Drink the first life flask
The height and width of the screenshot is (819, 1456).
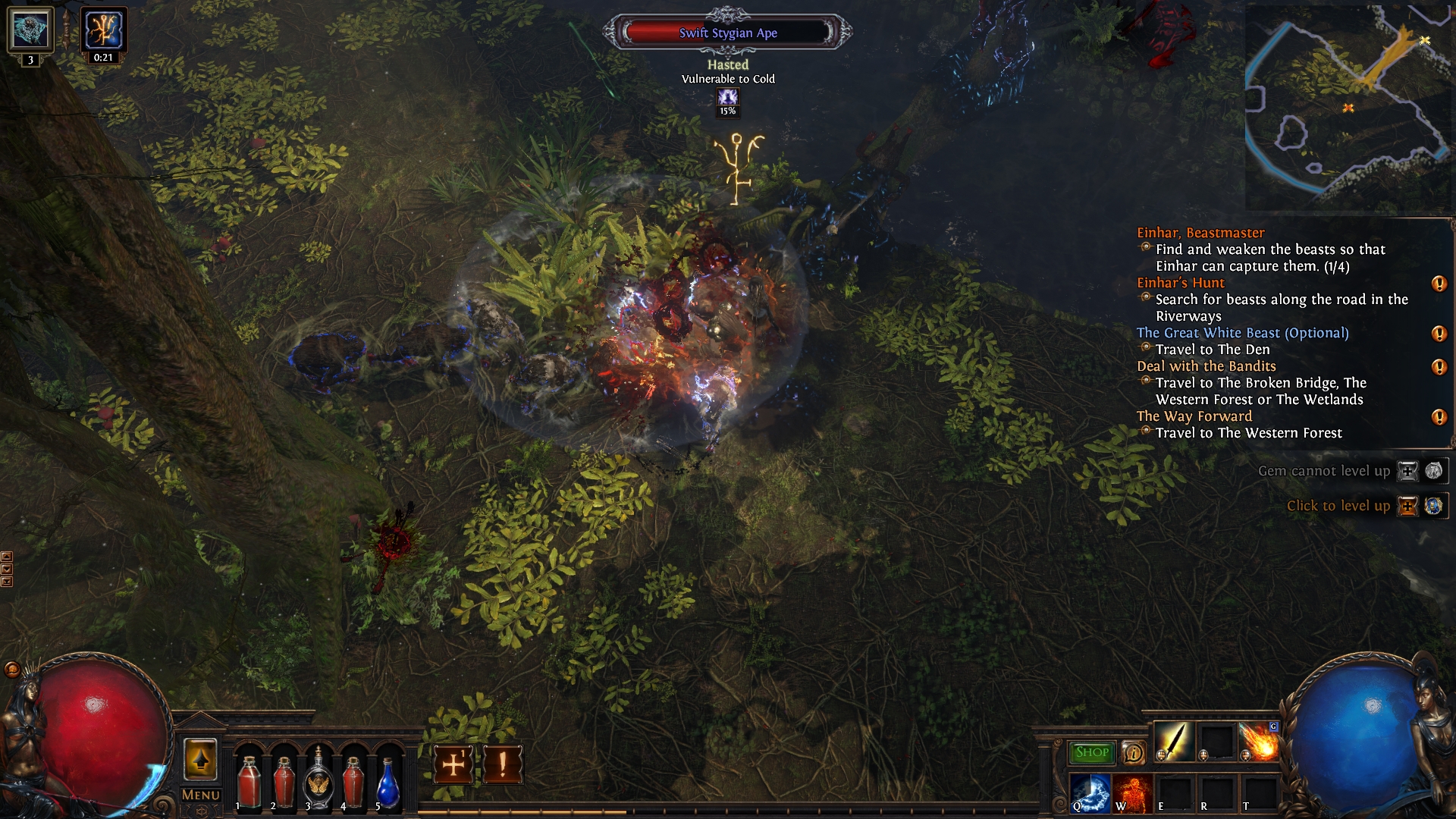(249, 783)
